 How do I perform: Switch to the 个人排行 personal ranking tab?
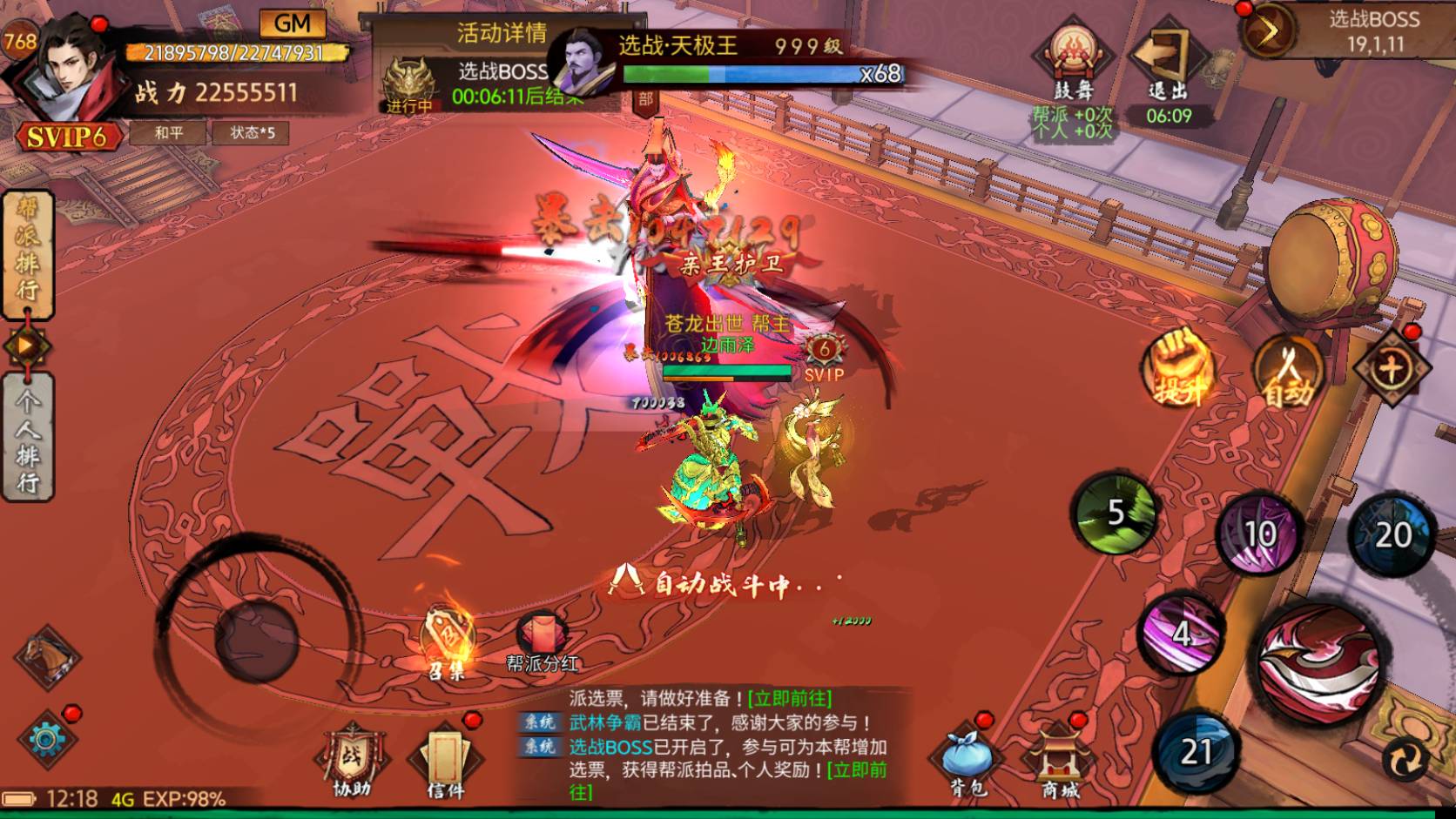pyautogui.click(x=28, y=438)
